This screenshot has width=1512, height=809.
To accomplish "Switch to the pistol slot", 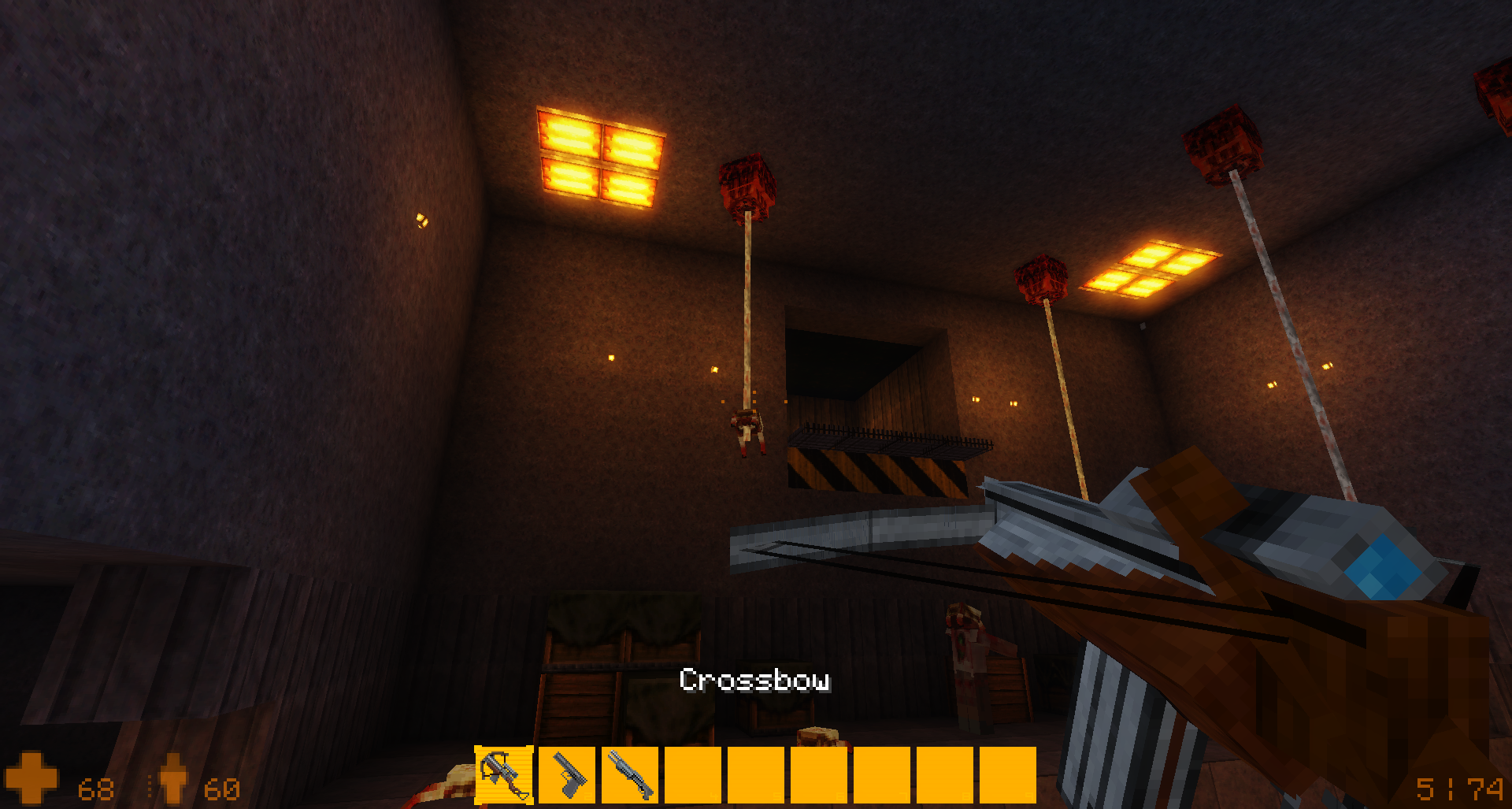I will 567,775.
